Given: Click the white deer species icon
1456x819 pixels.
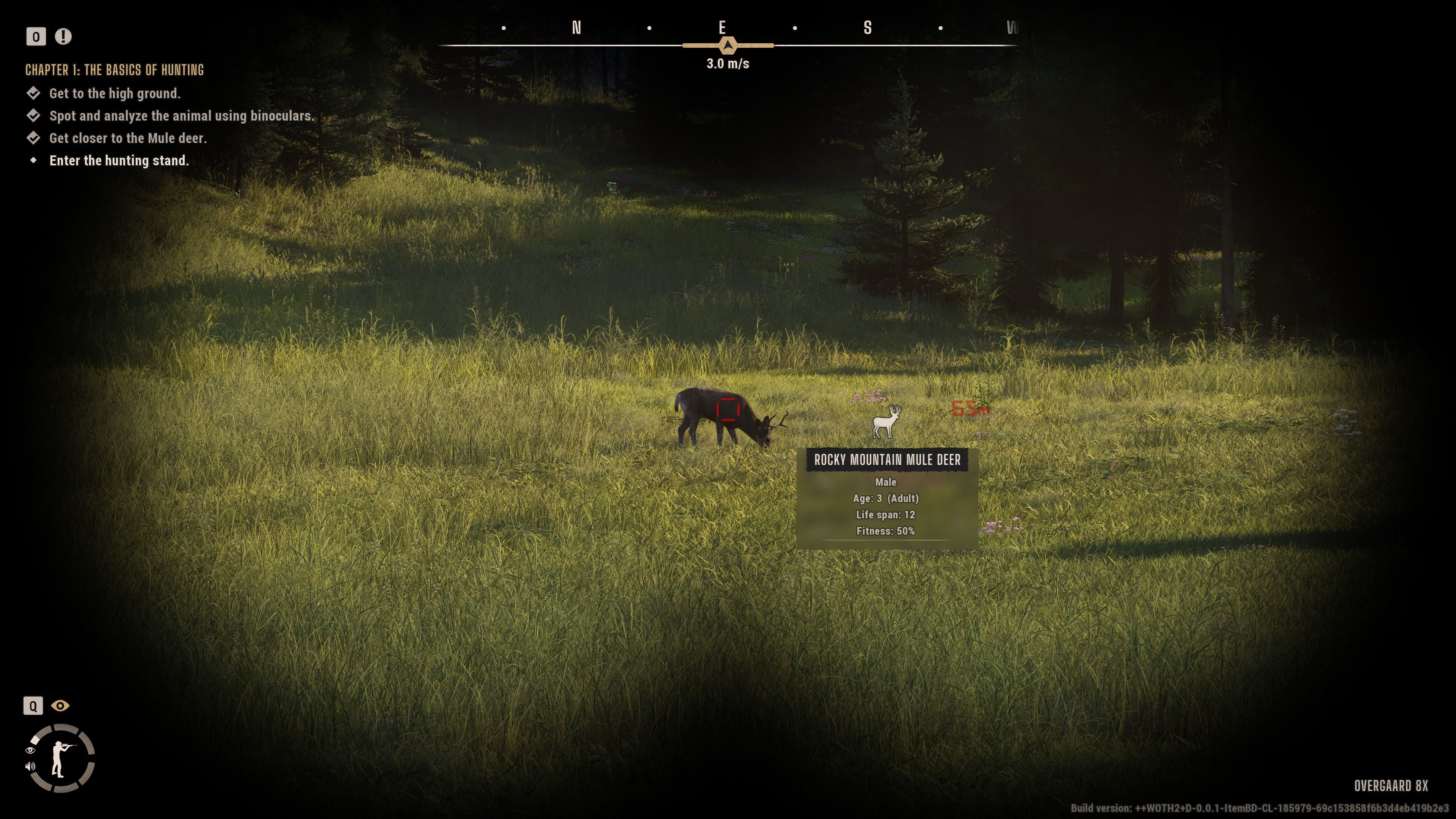Looking at the screenshot, I should tap(886, 422).
